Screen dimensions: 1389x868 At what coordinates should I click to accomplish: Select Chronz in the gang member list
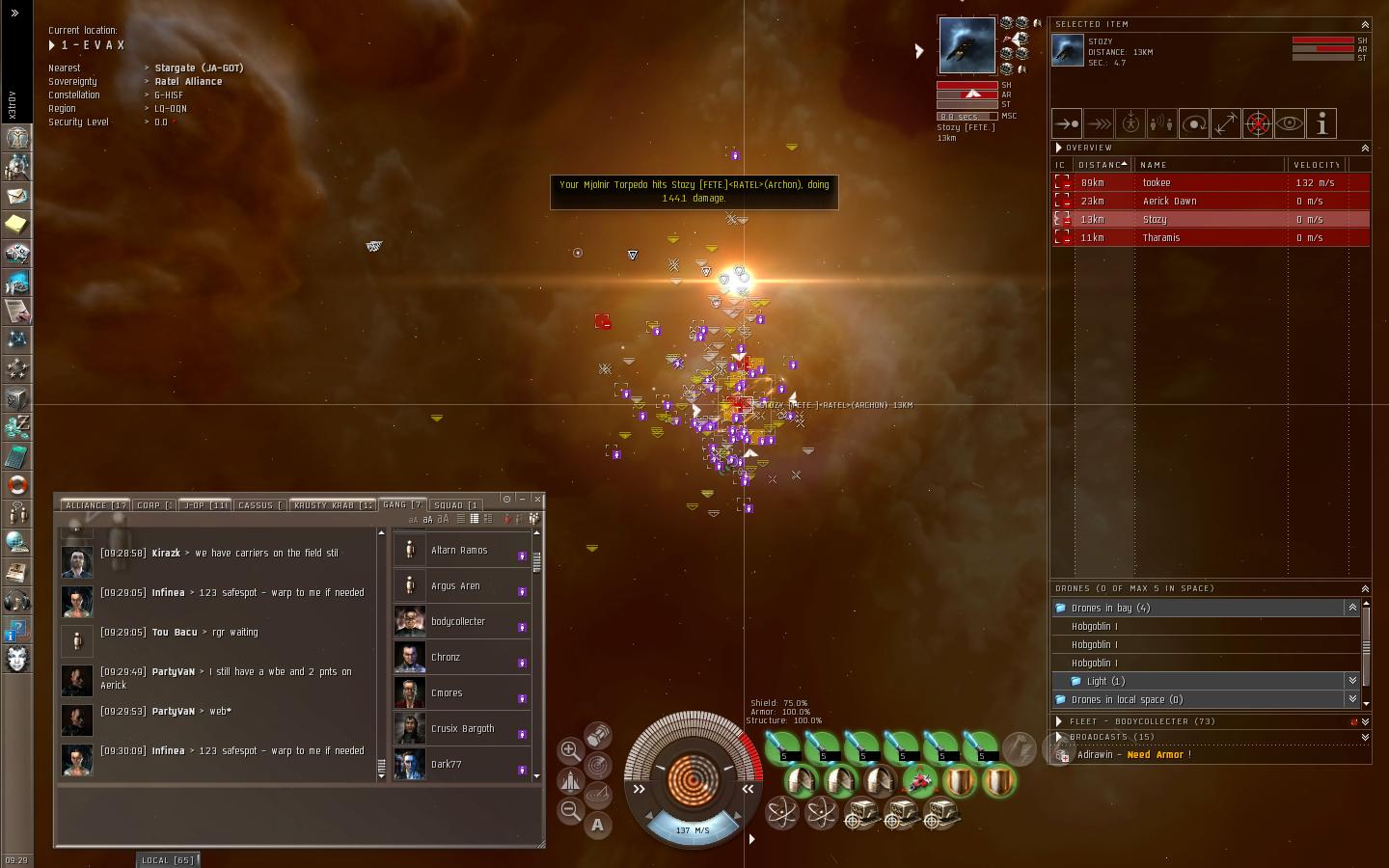click(459, 657)
